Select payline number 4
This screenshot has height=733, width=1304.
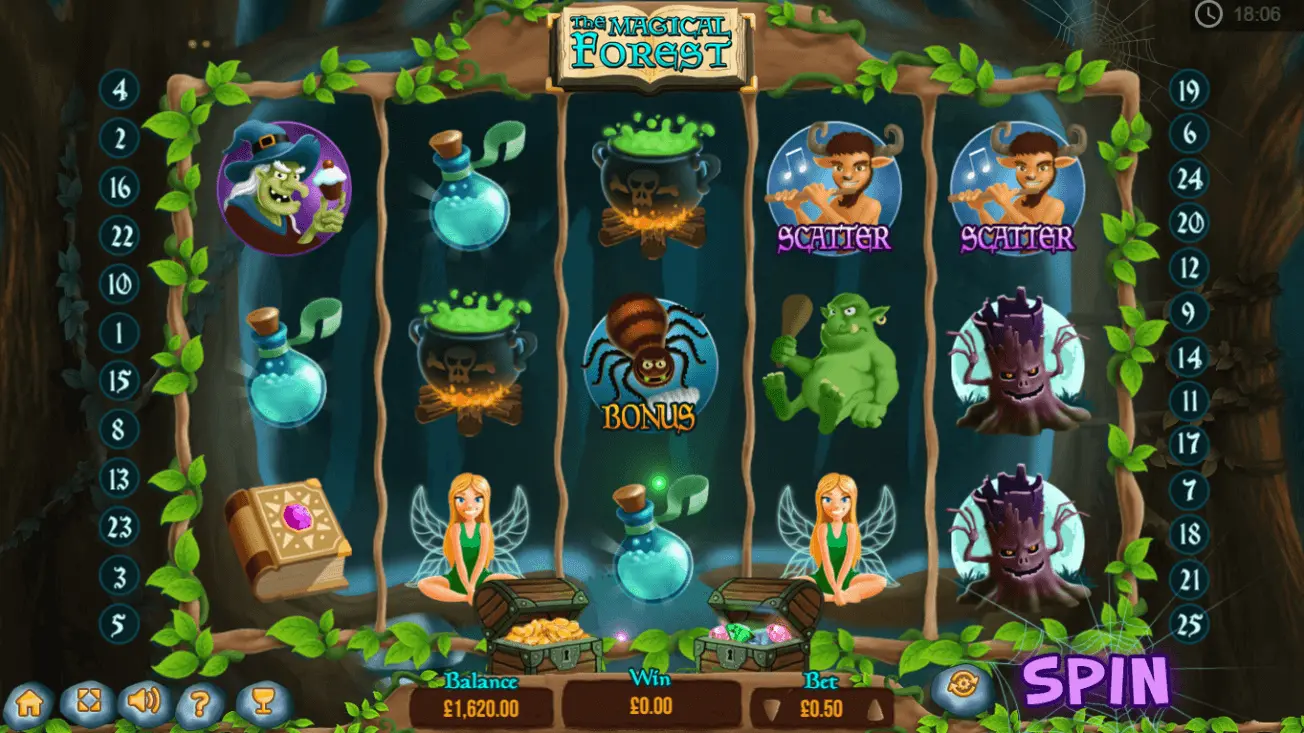(120, 92)
